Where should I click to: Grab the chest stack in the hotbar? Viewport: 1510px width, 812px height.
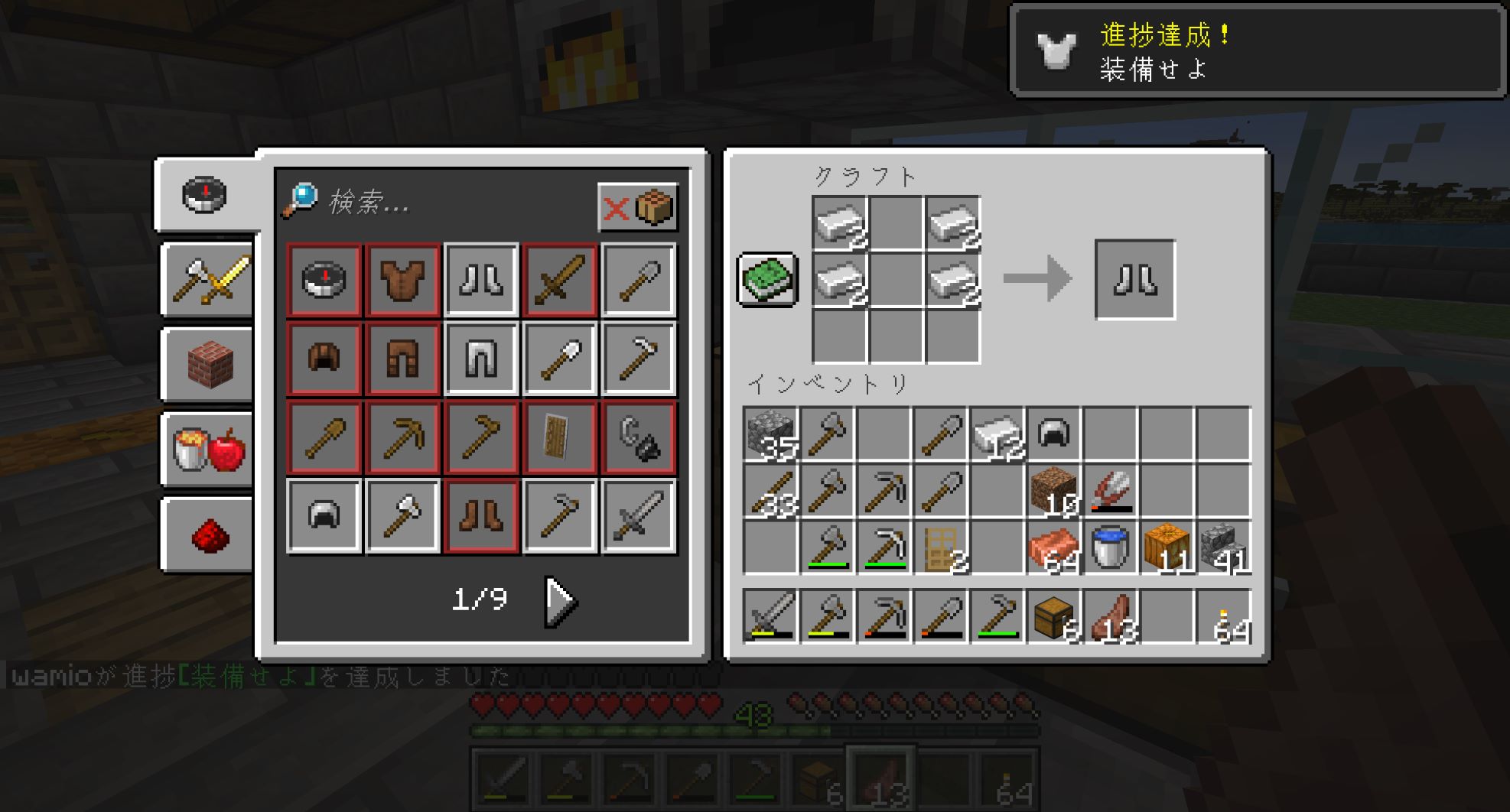pos(1053,616)
